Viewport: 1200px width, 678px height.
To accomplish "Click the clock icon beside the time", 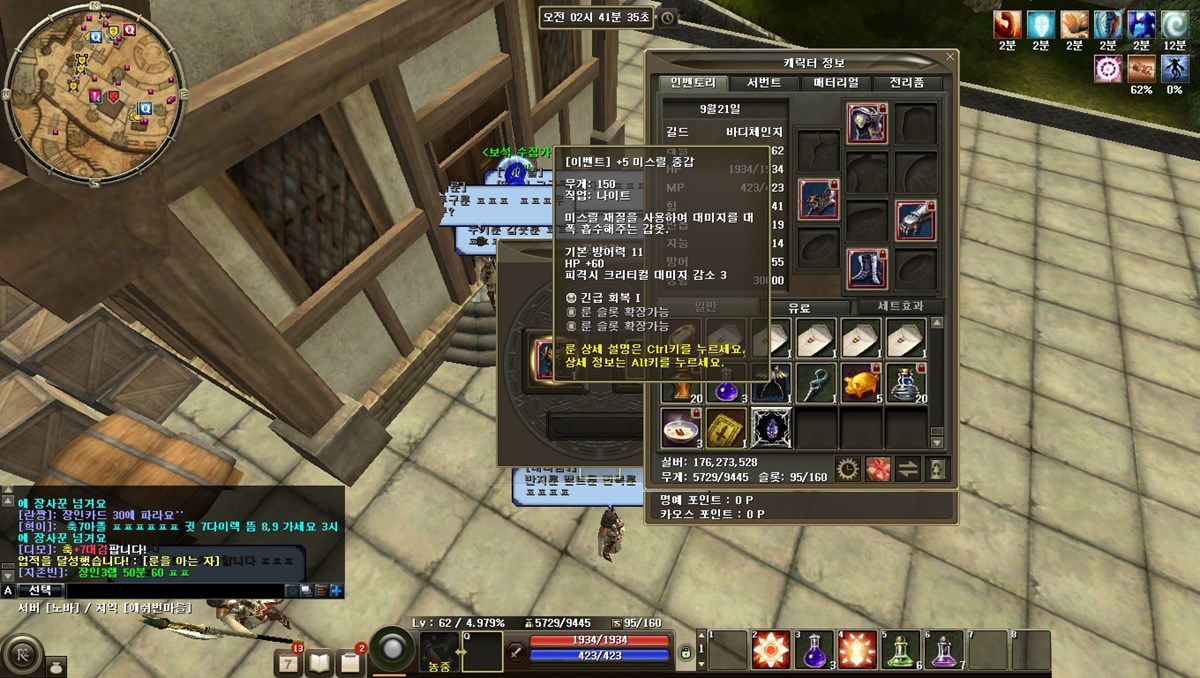I will (667, 18).
